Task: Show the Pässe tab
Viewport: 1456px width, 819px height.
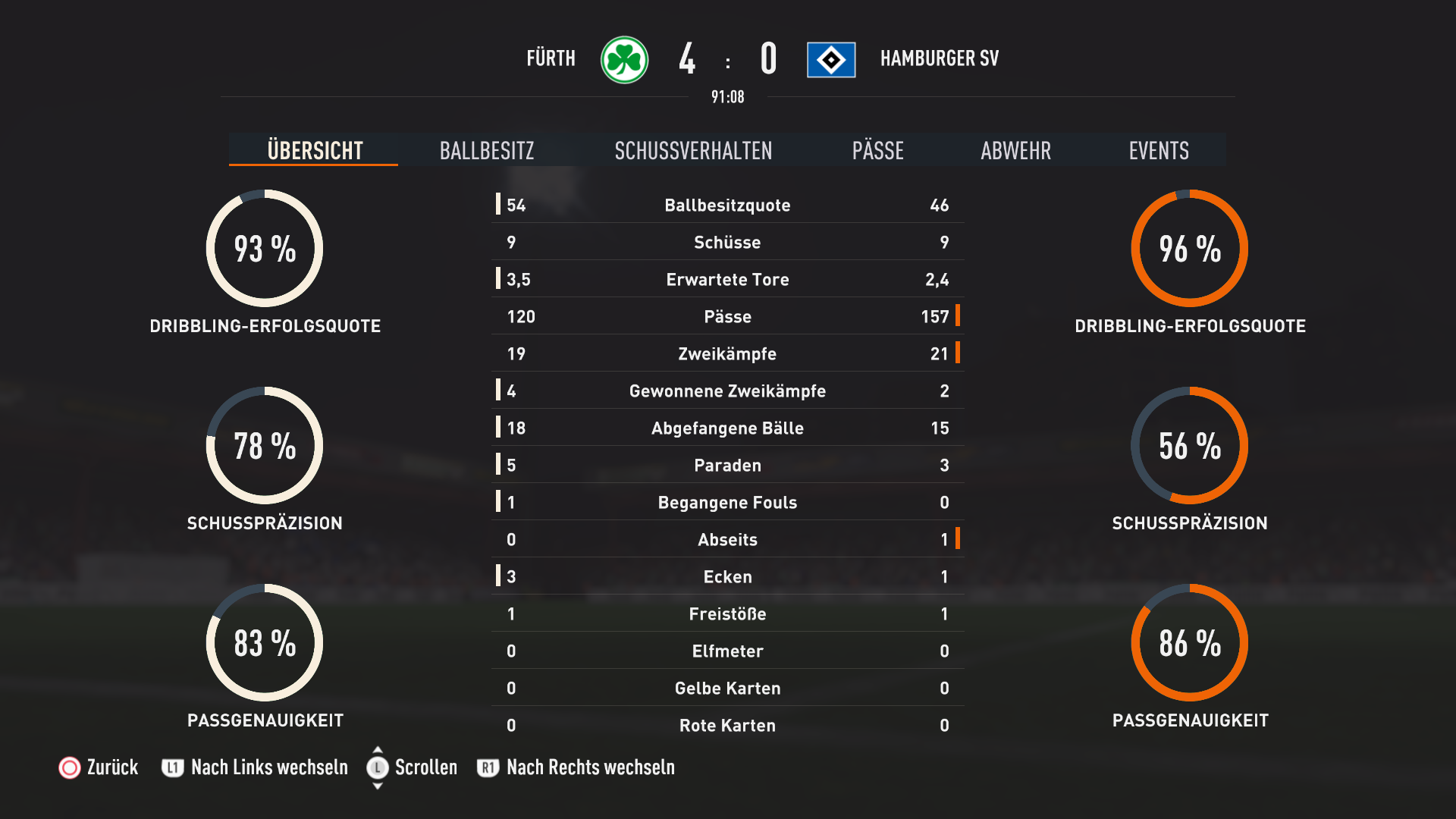Action: (877, 150)
